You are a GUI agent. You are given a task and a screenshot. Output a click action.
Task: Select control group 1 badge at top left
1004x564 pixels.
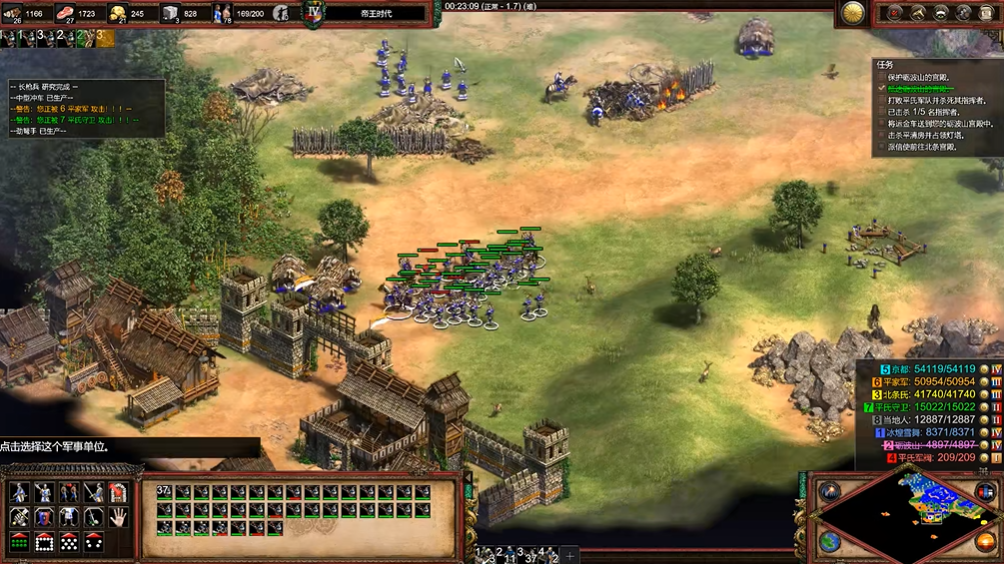click(8, 37)
